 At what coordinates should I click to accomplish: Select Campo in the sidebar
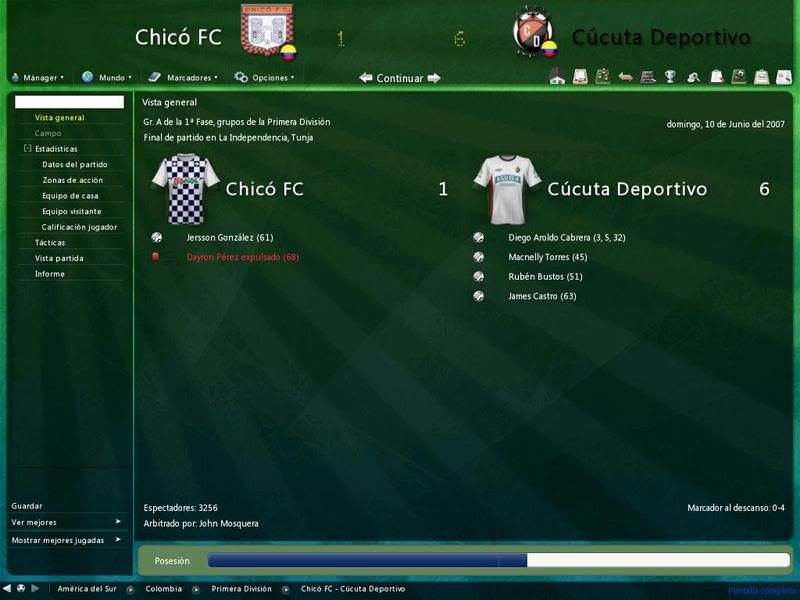click(x=48, y=133)
